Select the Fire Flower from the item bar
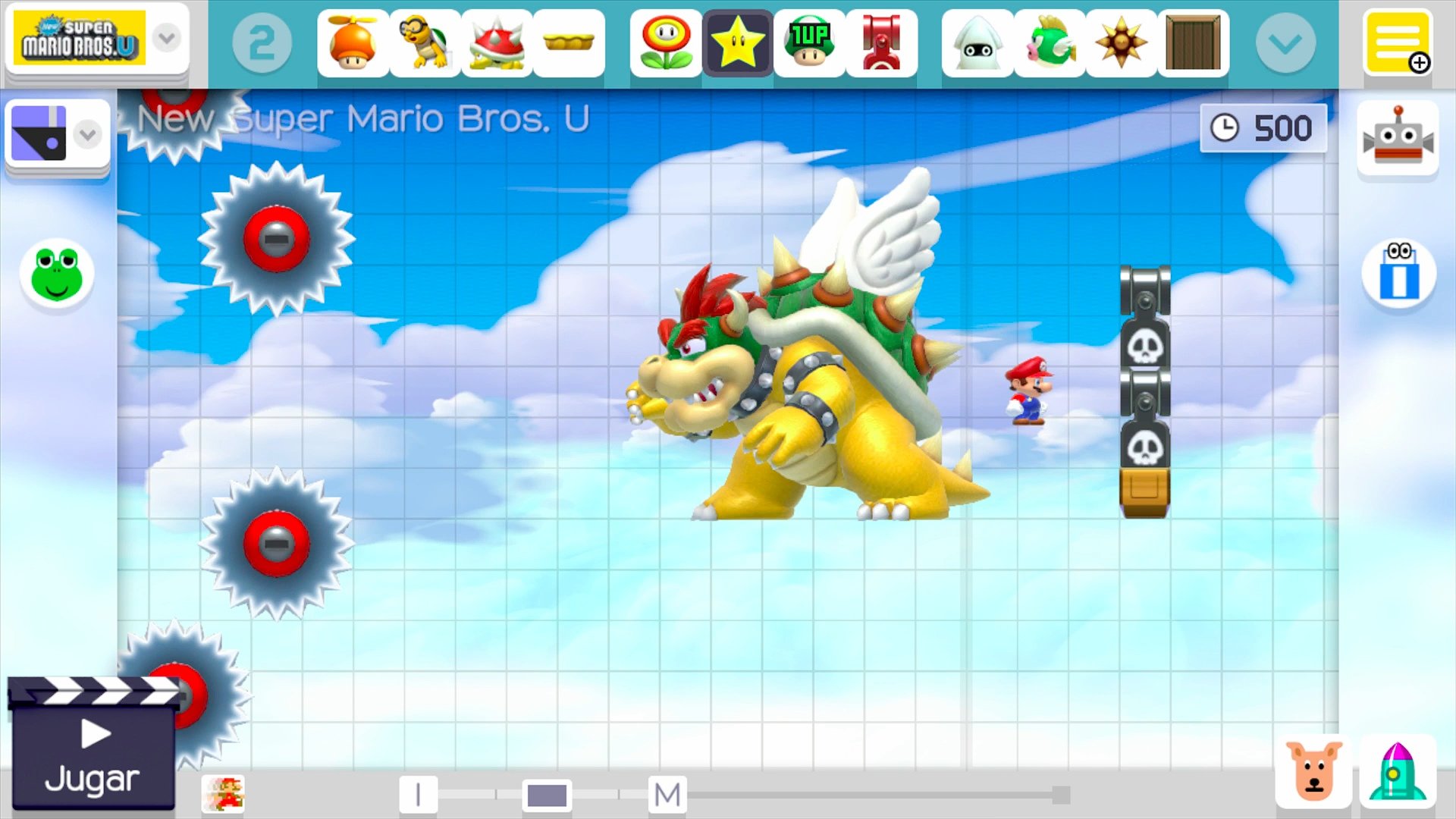Image resolution: width=1456 pixels, height=819 pixels. (x=665, y=43)
